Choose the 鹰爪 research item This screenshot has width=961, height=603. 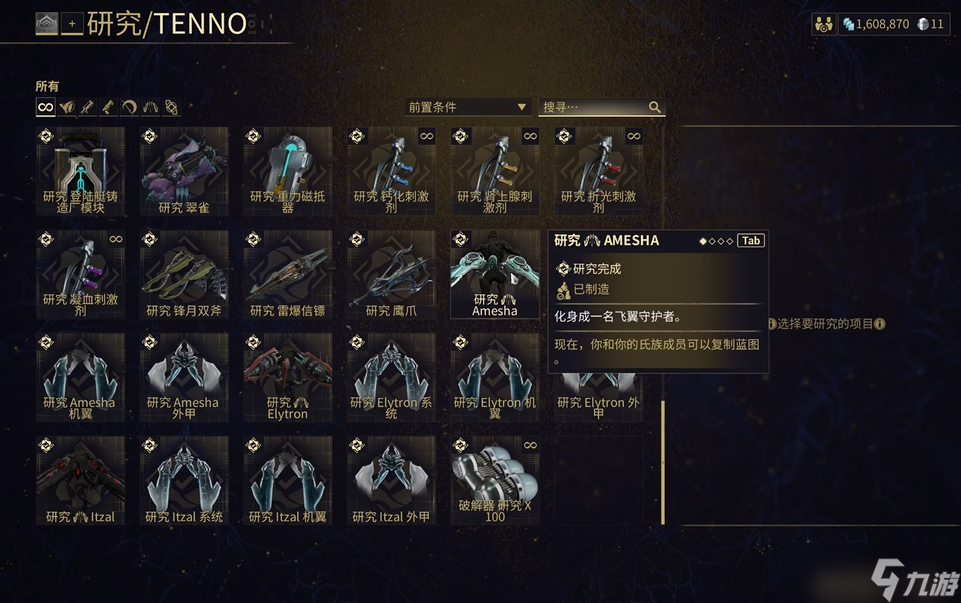click(391, 274)
